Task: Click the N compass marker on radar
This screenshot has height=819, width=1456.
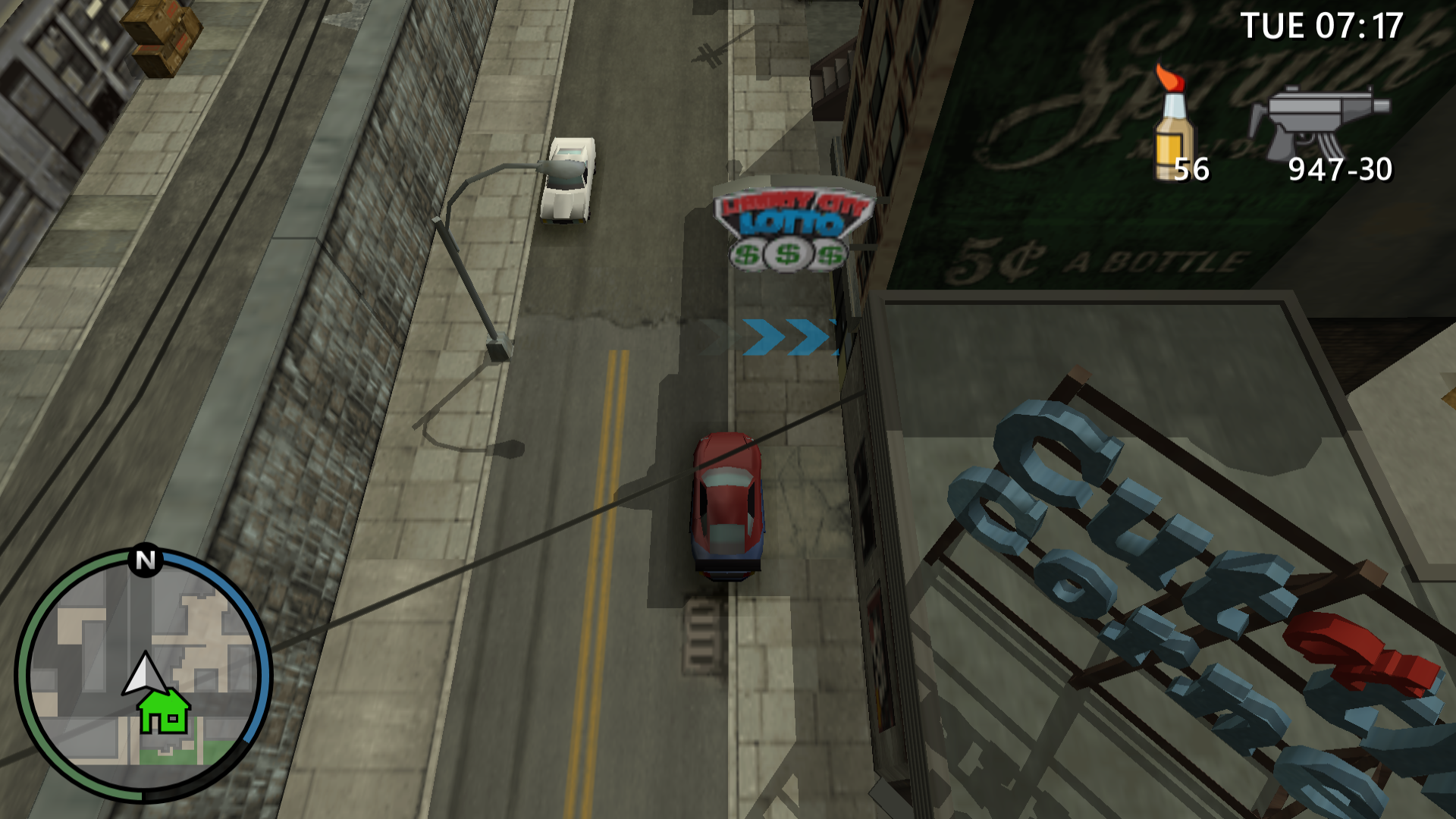Action: pos(145,560)
